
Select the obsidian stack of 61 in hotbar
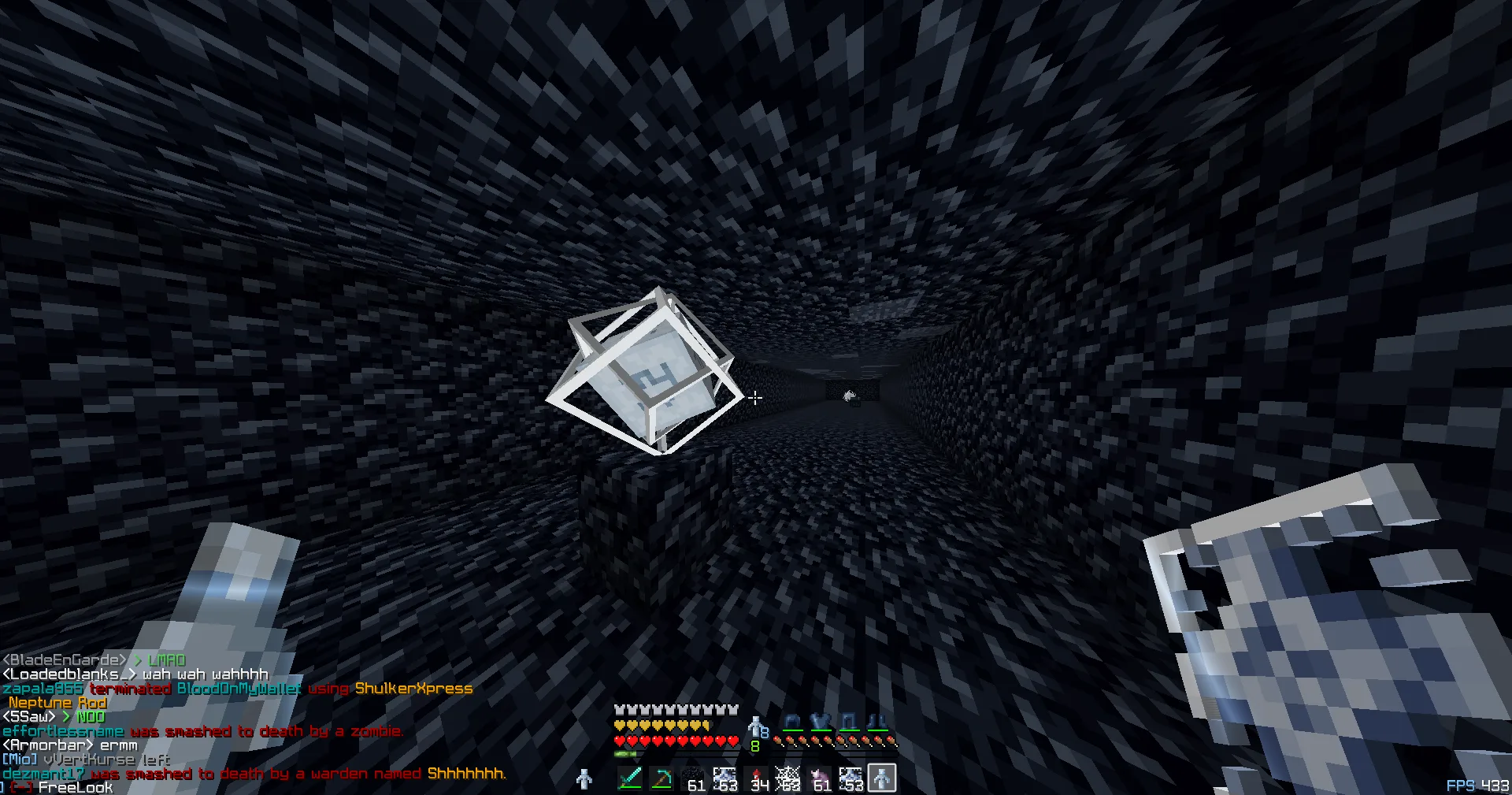(694, 778)
